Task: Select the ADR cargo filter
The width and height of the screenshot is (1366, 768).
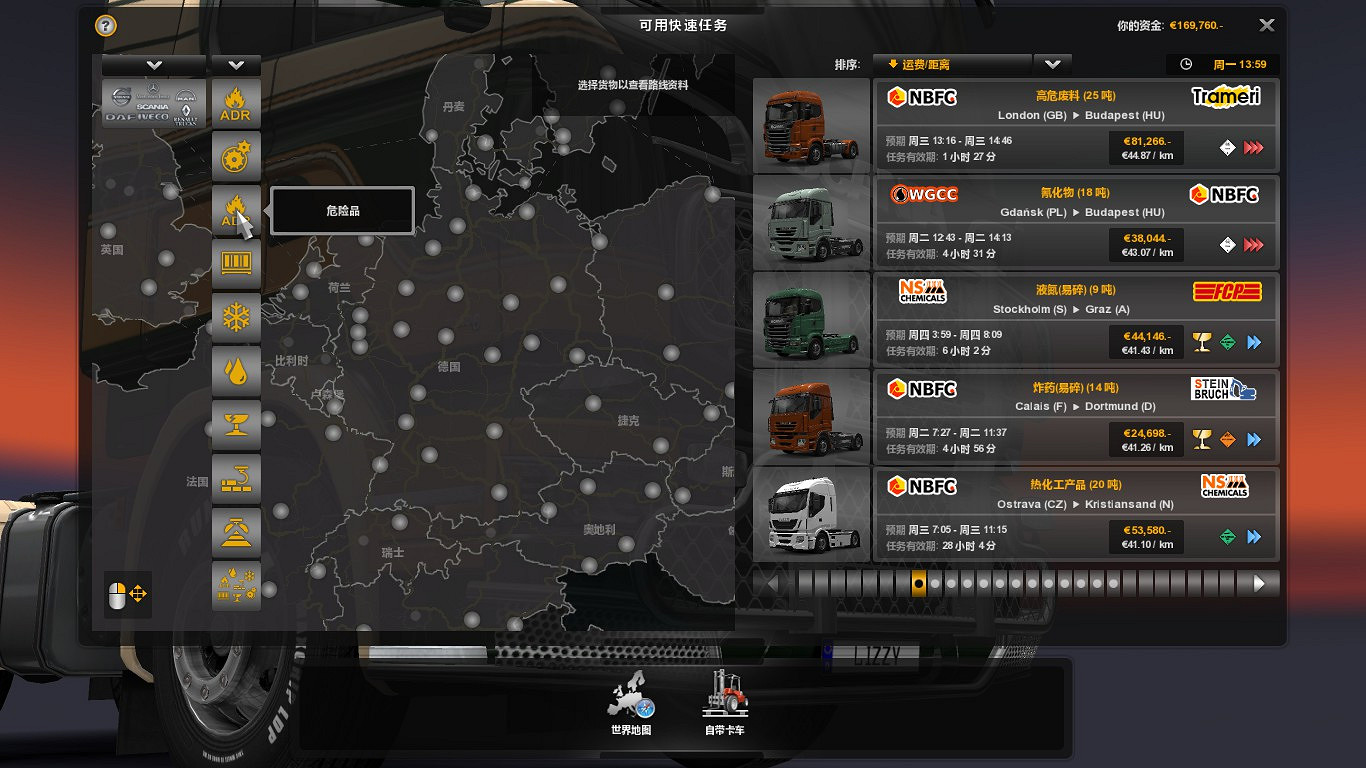Action: pyautogui.click(x=236, y=103)
